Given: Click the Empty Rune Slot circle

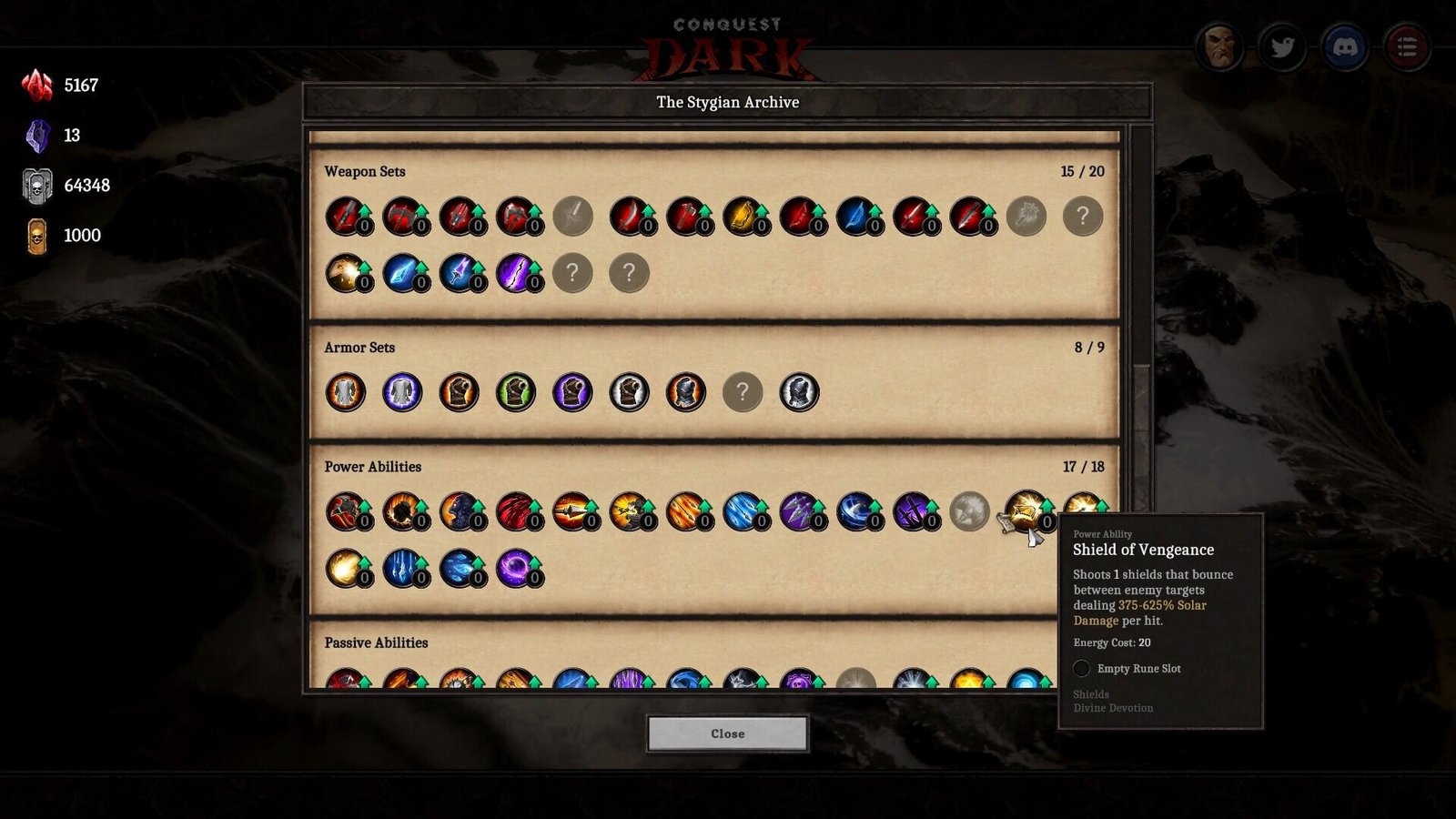Looking at the screenshot, I should [1081, 669].
